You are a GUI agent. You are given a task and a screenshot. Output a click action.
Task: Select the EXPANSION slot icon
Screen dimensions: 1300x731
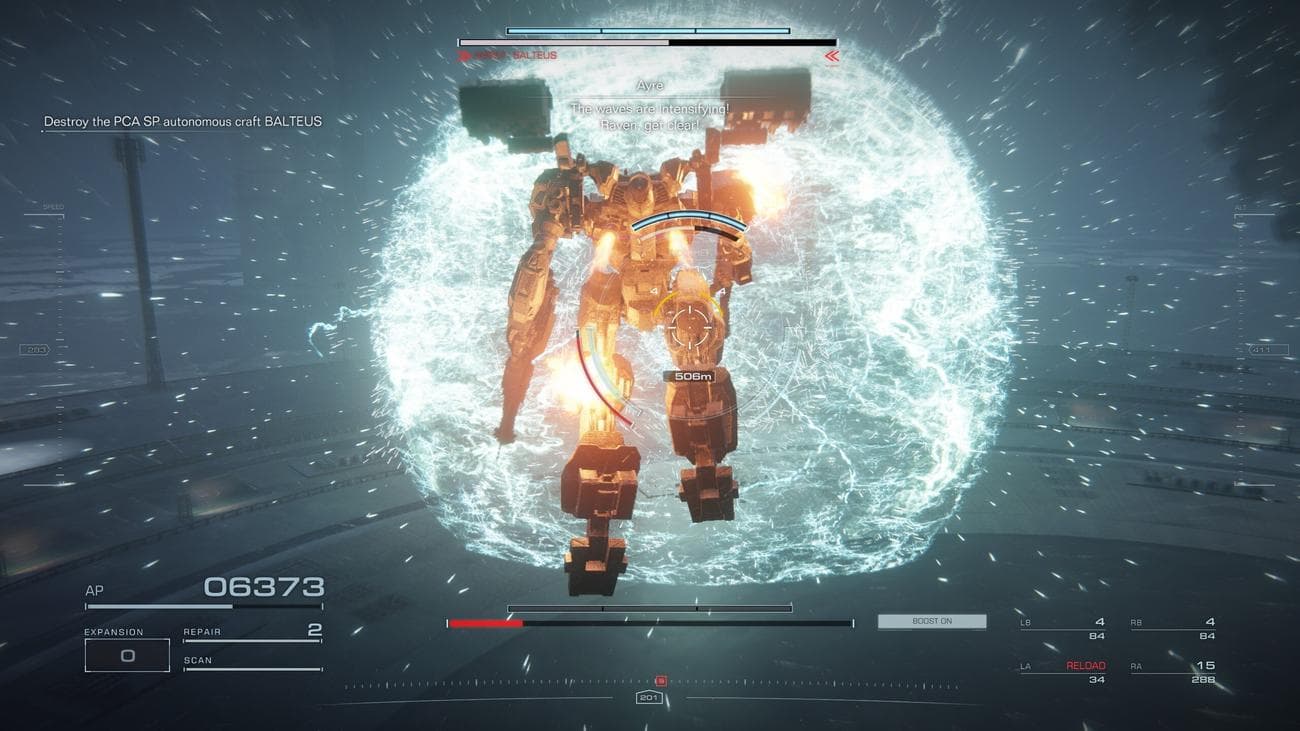(x=127, y=654)
